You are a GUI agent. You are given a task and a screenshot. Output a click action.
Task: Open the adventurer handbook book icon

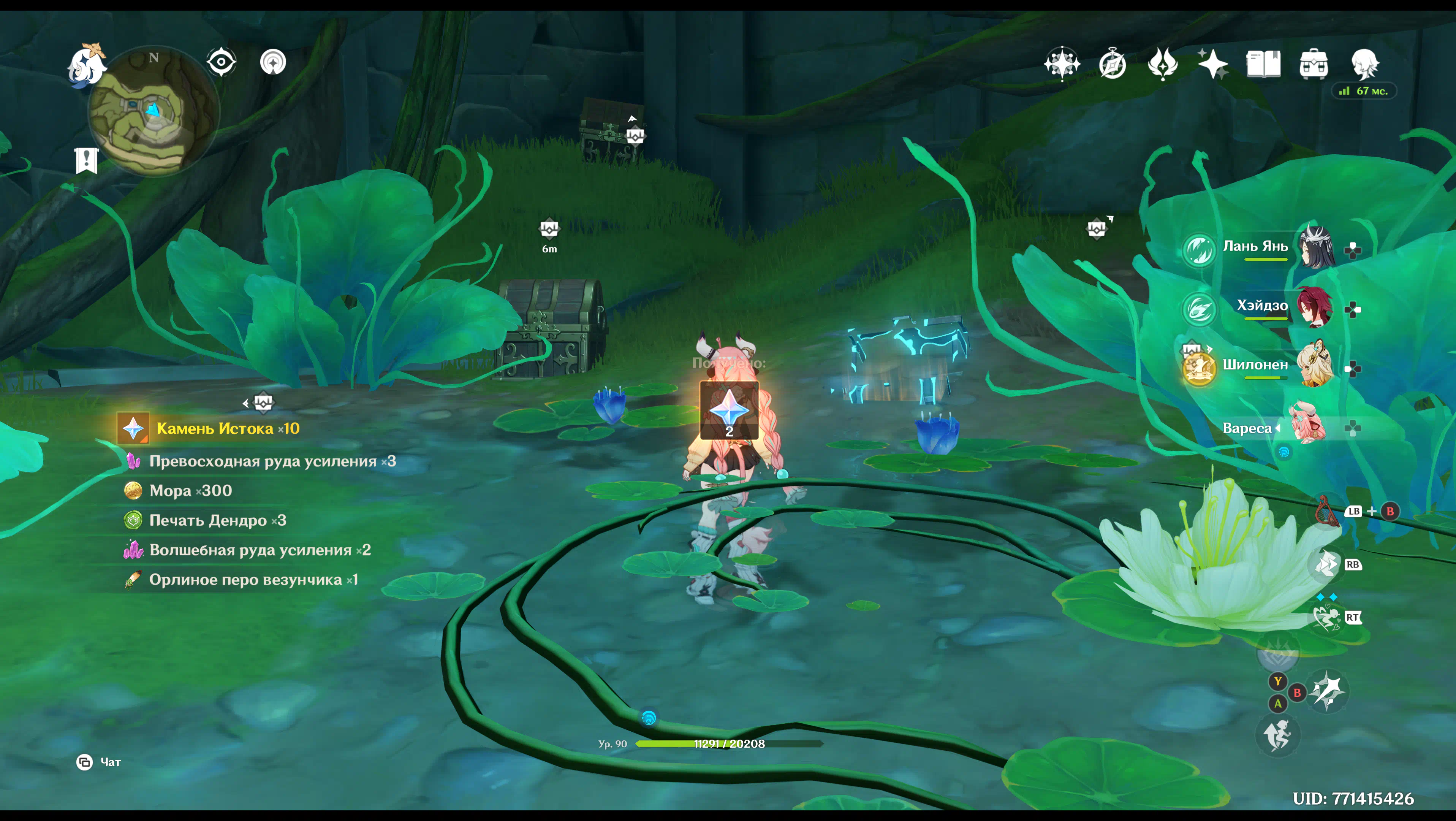pyautogui.click(x=1263, y=64)
